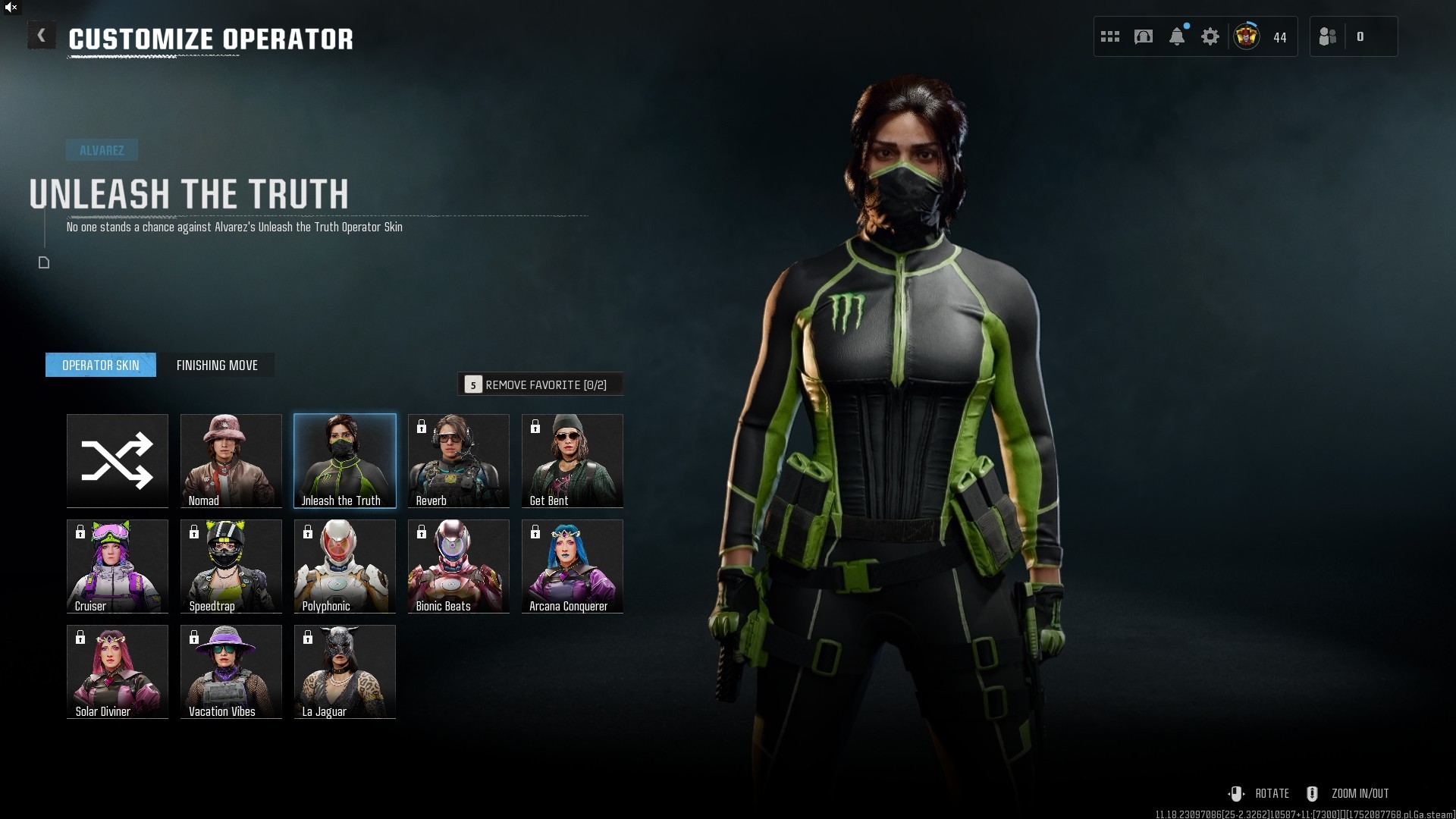Pick the Speedtrap skin tile
The width and height of the screenshot is (1456, 819).
tap(231, 566)
